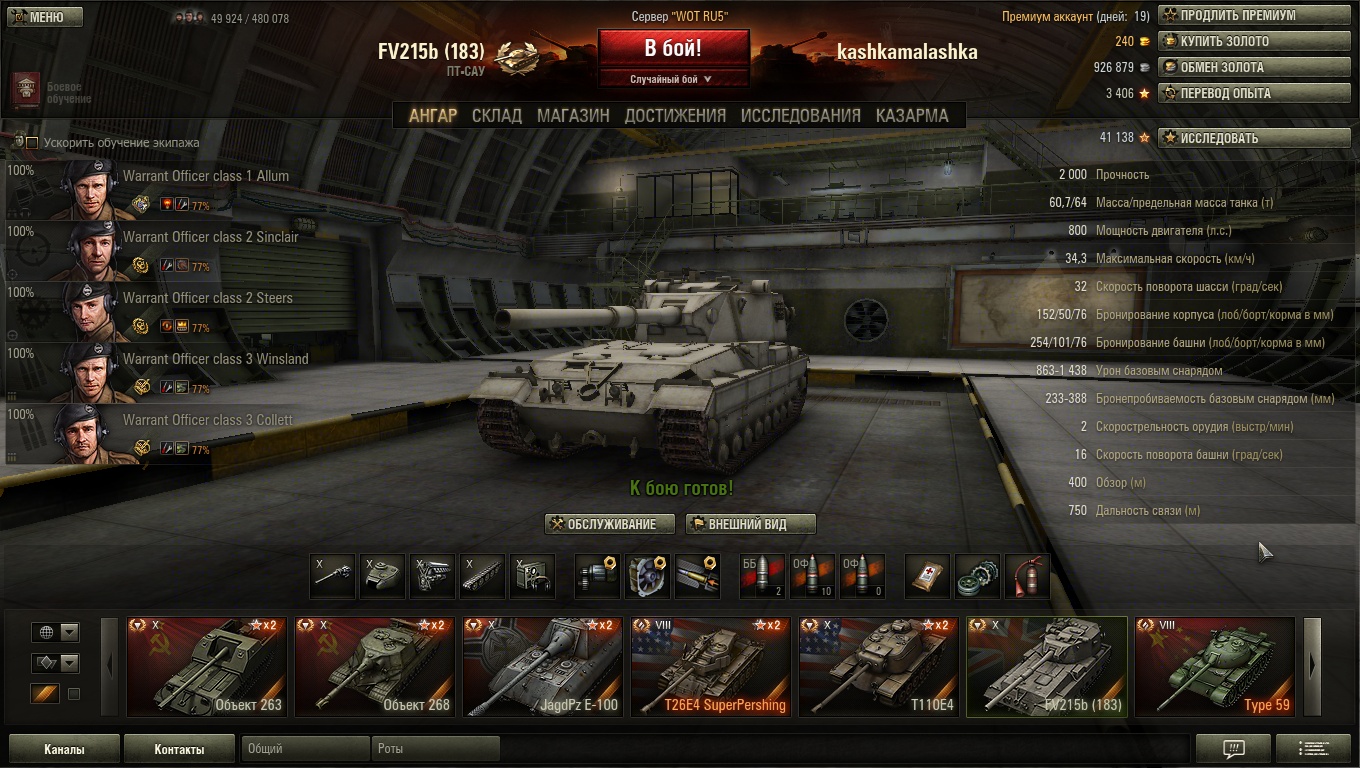Open ВНЕШНИЙ ВИД customization

tap(751, 524)
